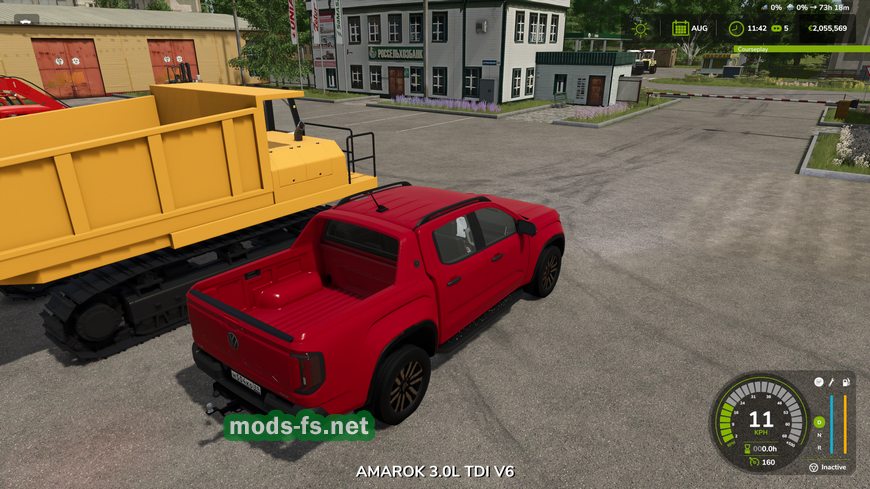Viewport: 870px width, 489px height.
Task: Toggle the steering wheel Inactive helper status
Action: (x=814, y=467)
